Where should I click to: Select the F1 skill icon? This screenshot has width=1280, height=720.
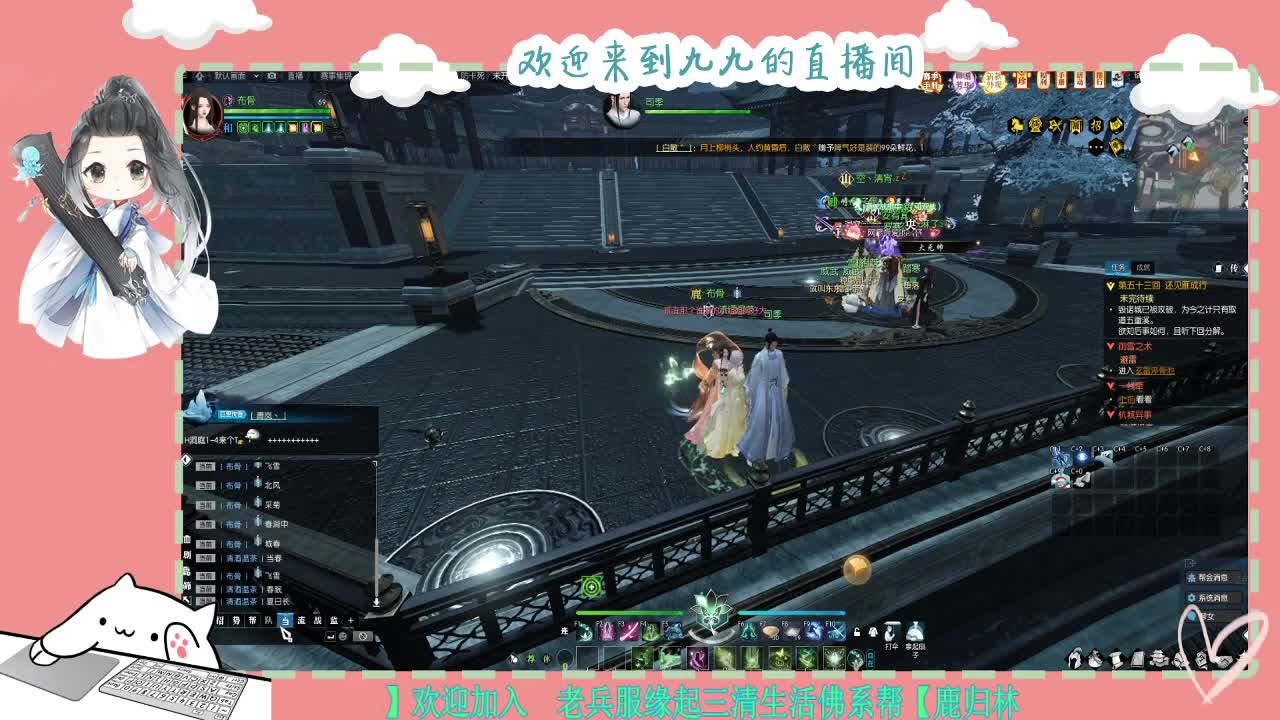point(584,631)
